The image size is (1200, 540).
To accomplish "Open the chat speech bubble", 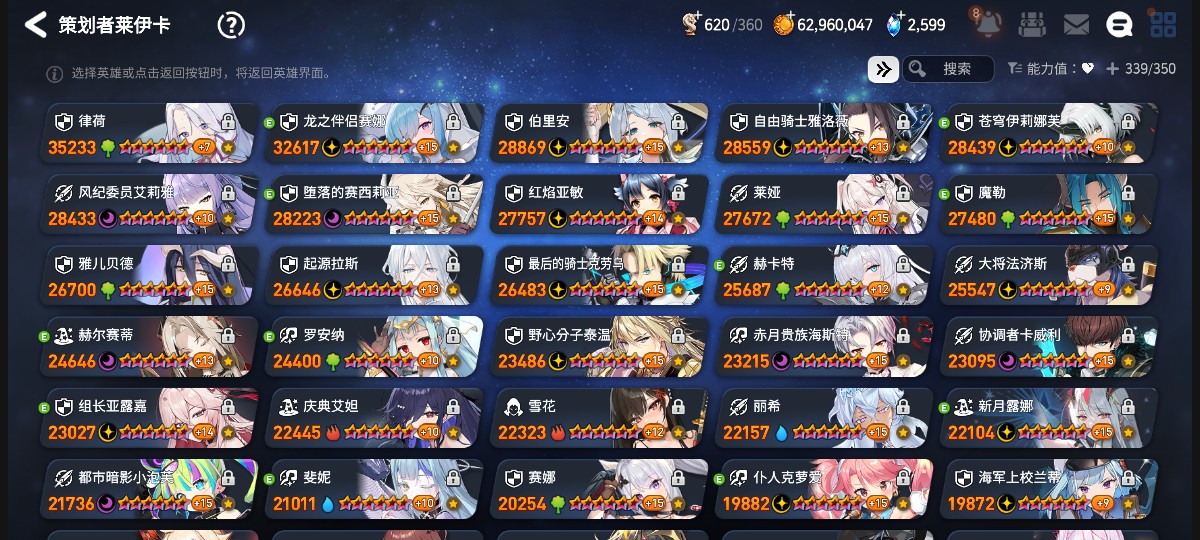I will tap(1119, 25).
